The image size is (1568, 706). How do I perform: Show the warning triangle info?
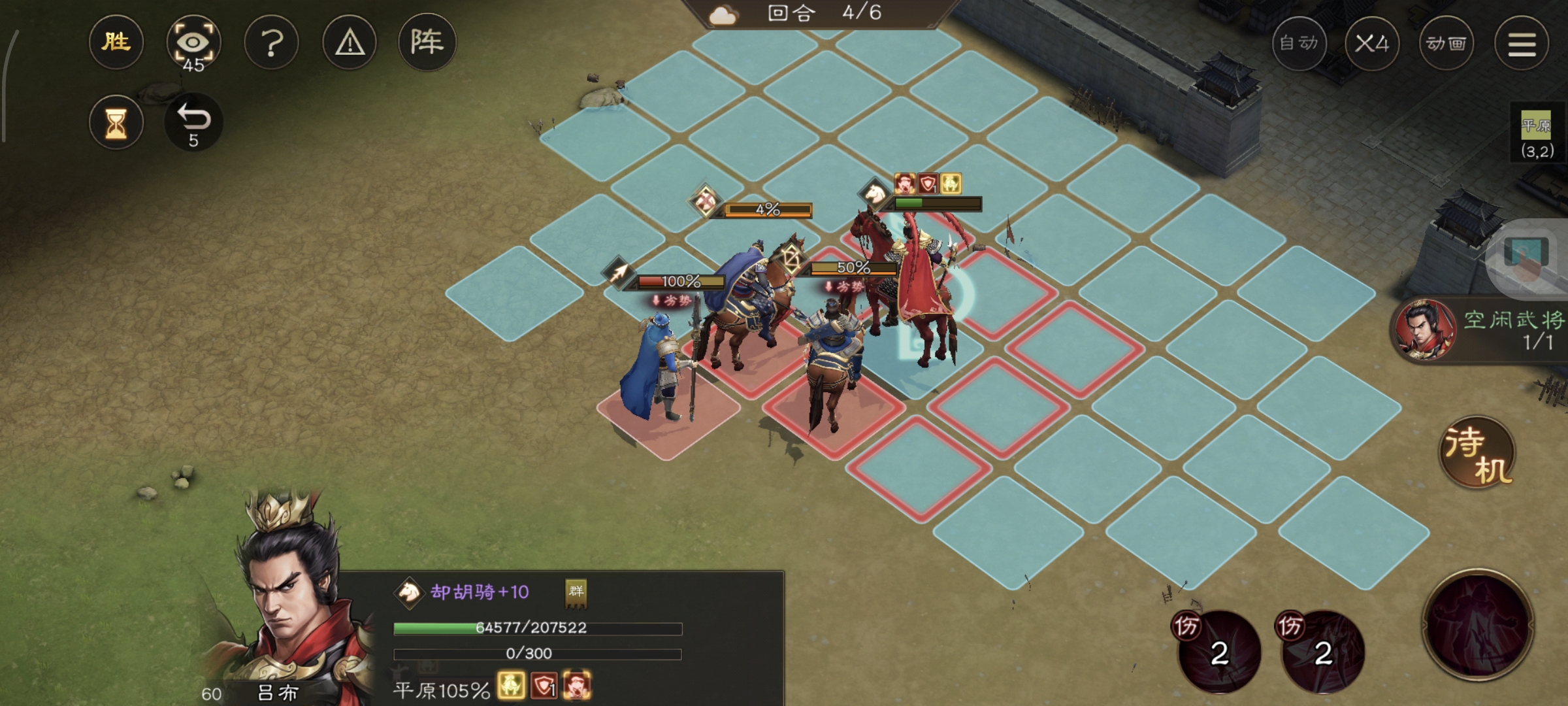(350, 43)
